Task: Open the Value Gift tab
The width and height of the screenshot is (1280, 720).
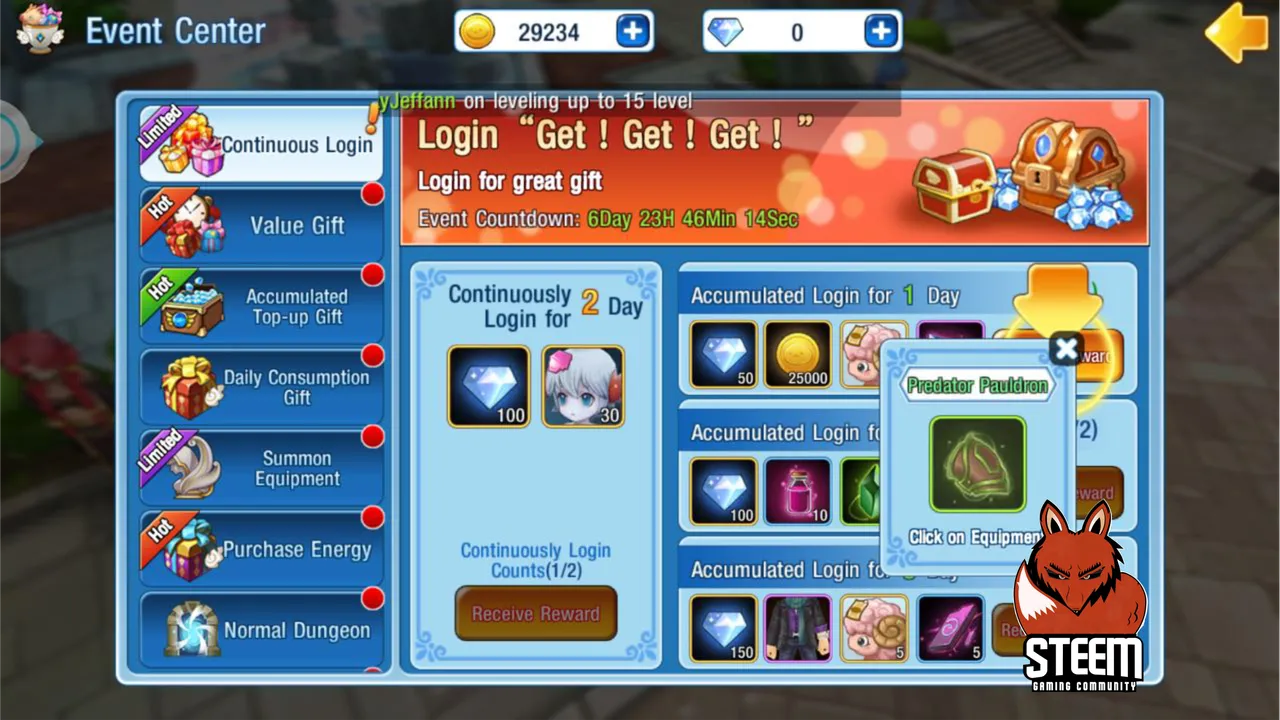Action: coord(262,225)
